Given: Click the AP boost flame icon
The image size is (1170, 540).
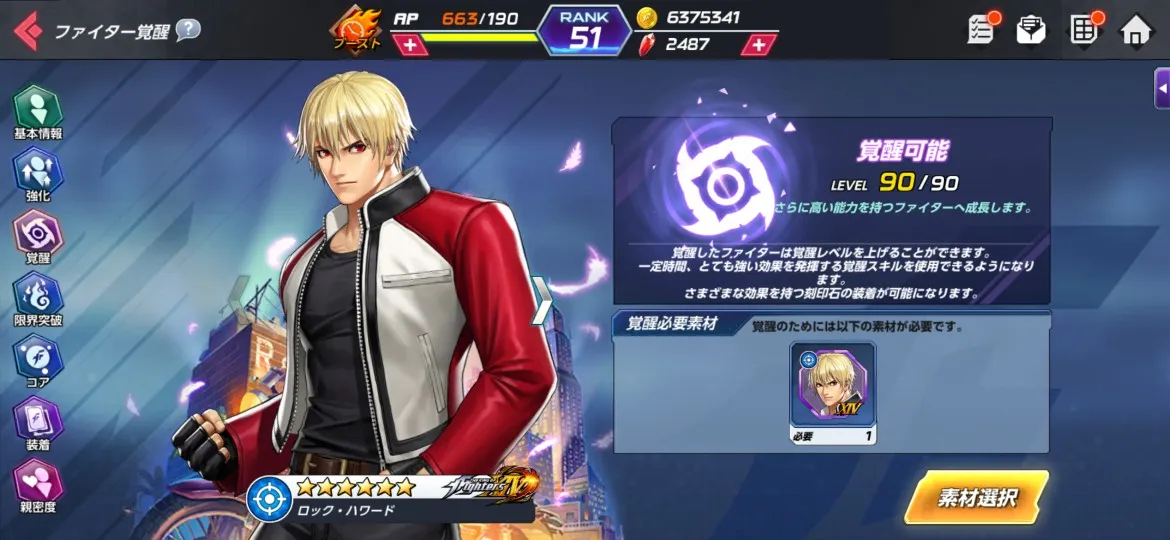Looking at the screenshot, I should 357,29.
